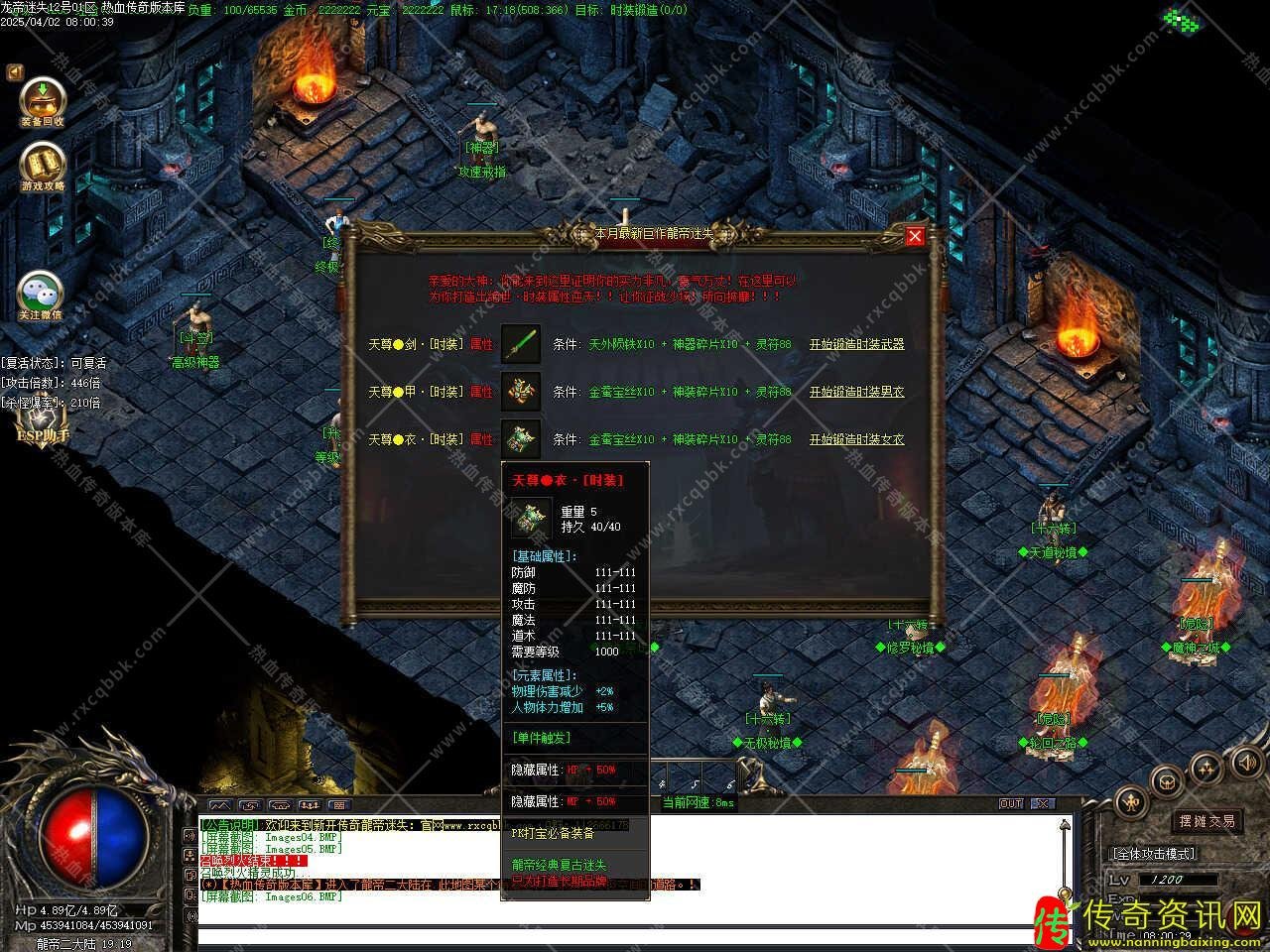Start forging the fashion weapon (开始锻造时装武器)
The width and height of the screenshot is (1270, 952).
[856, 344]
